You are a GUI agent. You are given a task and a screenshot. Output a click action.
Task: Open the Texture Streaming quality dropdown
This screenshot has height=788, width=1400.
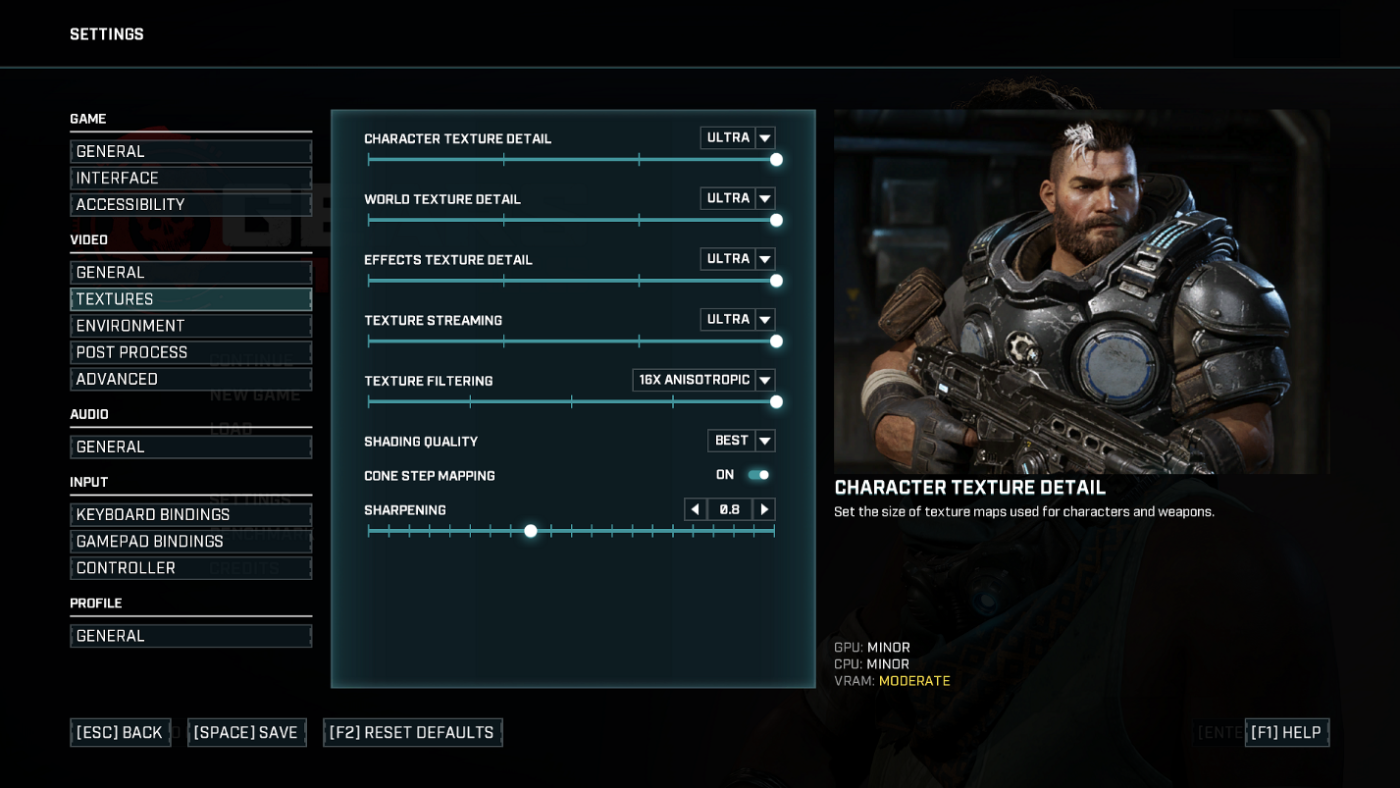[x=737, y=319]
